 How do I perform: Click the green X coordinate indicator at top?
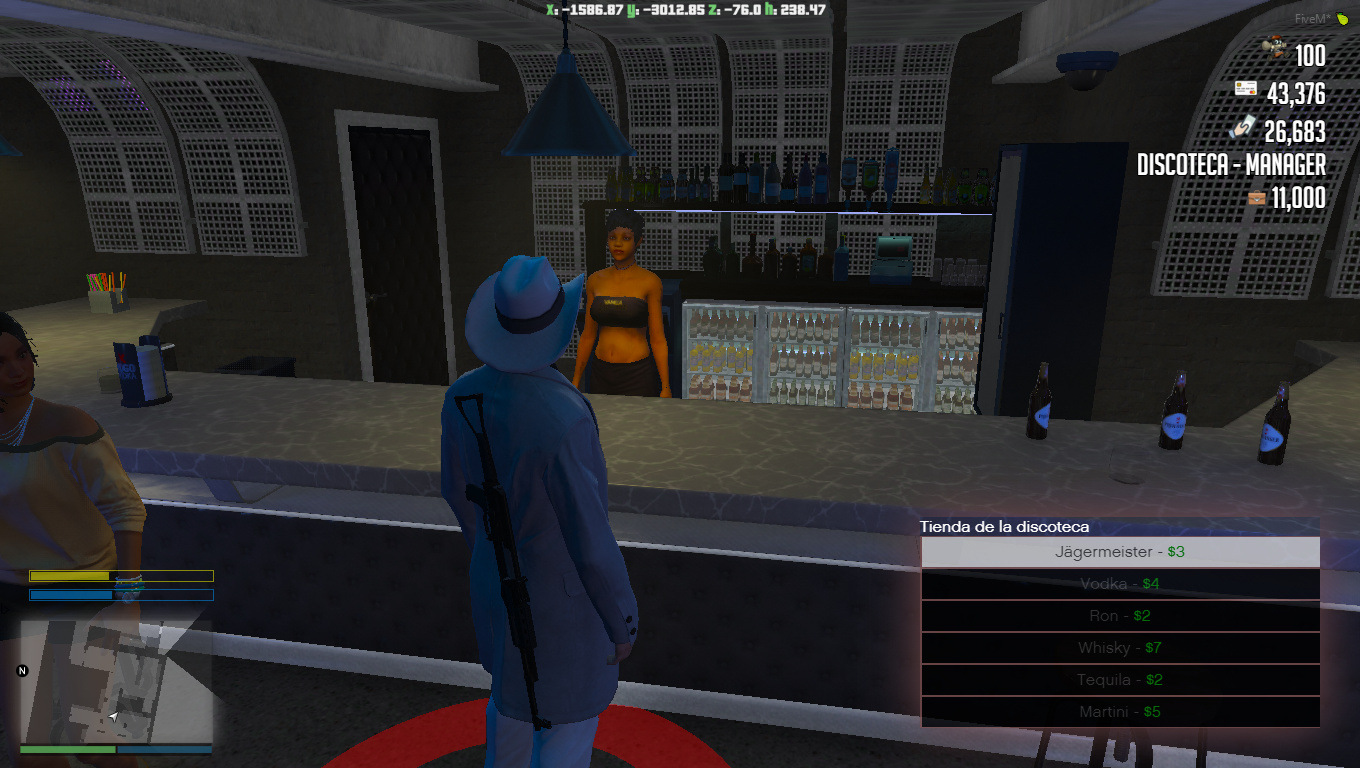[x=571, y=9]
